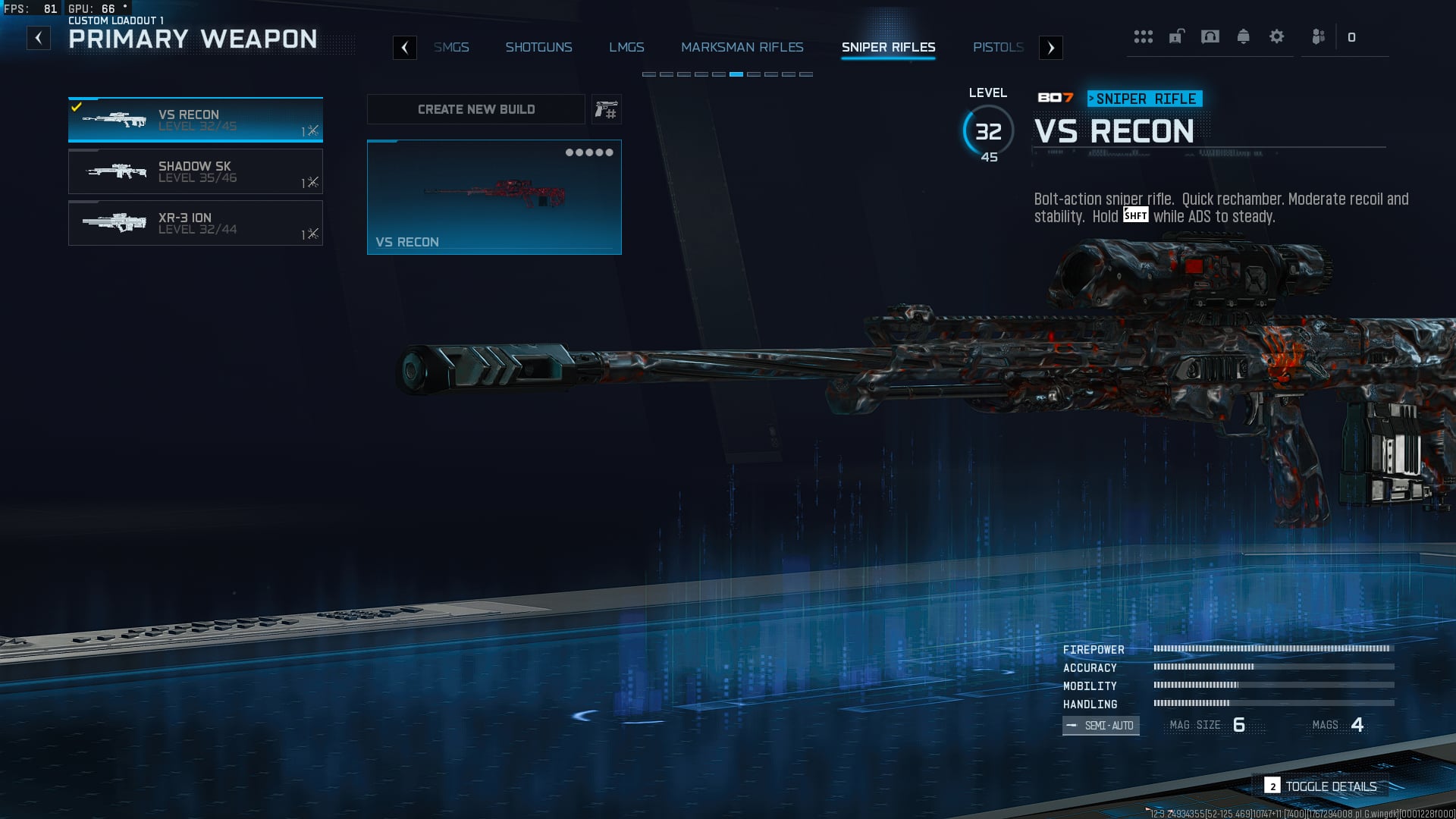
Task: Switch to the SMGs tab
Action: point(451,47)
